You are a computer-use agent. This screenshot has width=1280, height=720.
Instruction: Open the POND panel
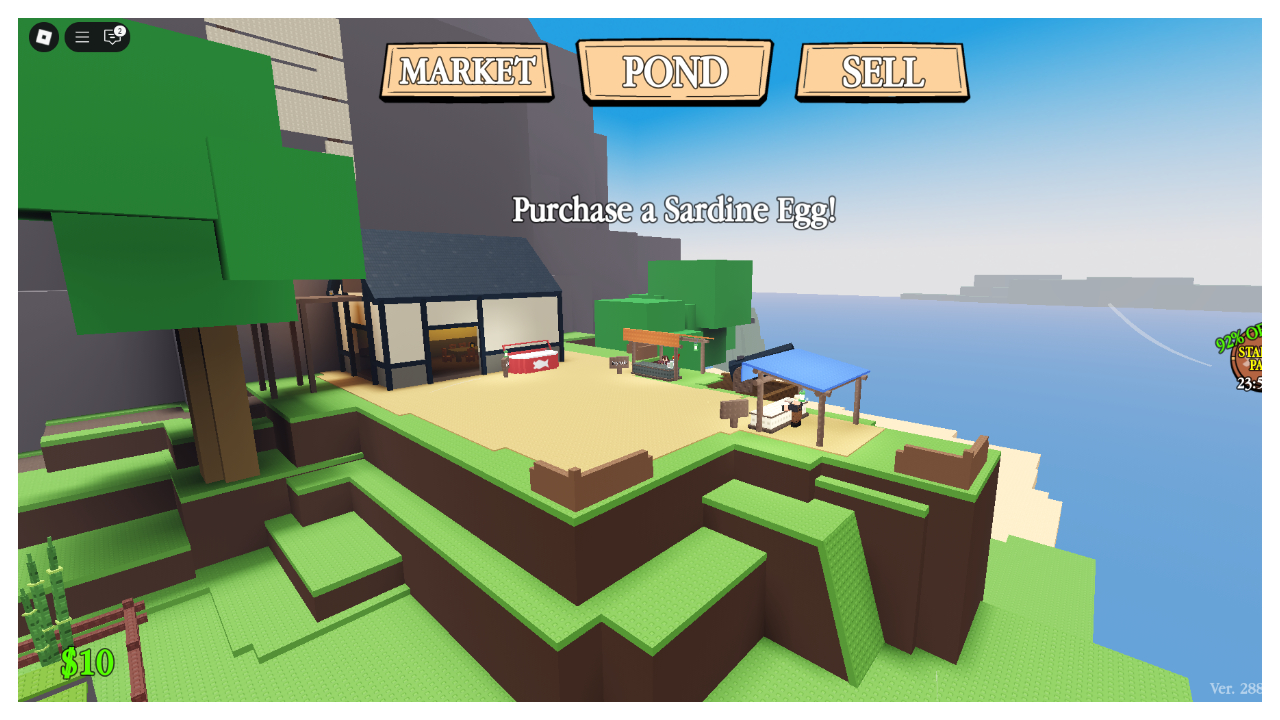(675, 71)
